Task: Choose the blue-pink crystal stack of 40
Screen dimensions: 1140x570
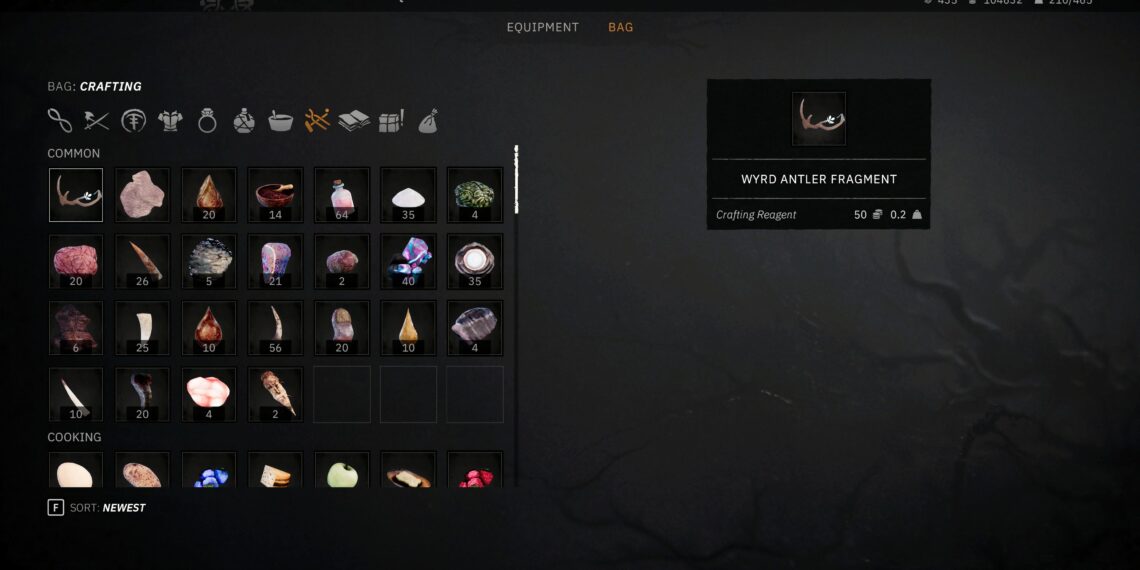Action: (407, 262)
